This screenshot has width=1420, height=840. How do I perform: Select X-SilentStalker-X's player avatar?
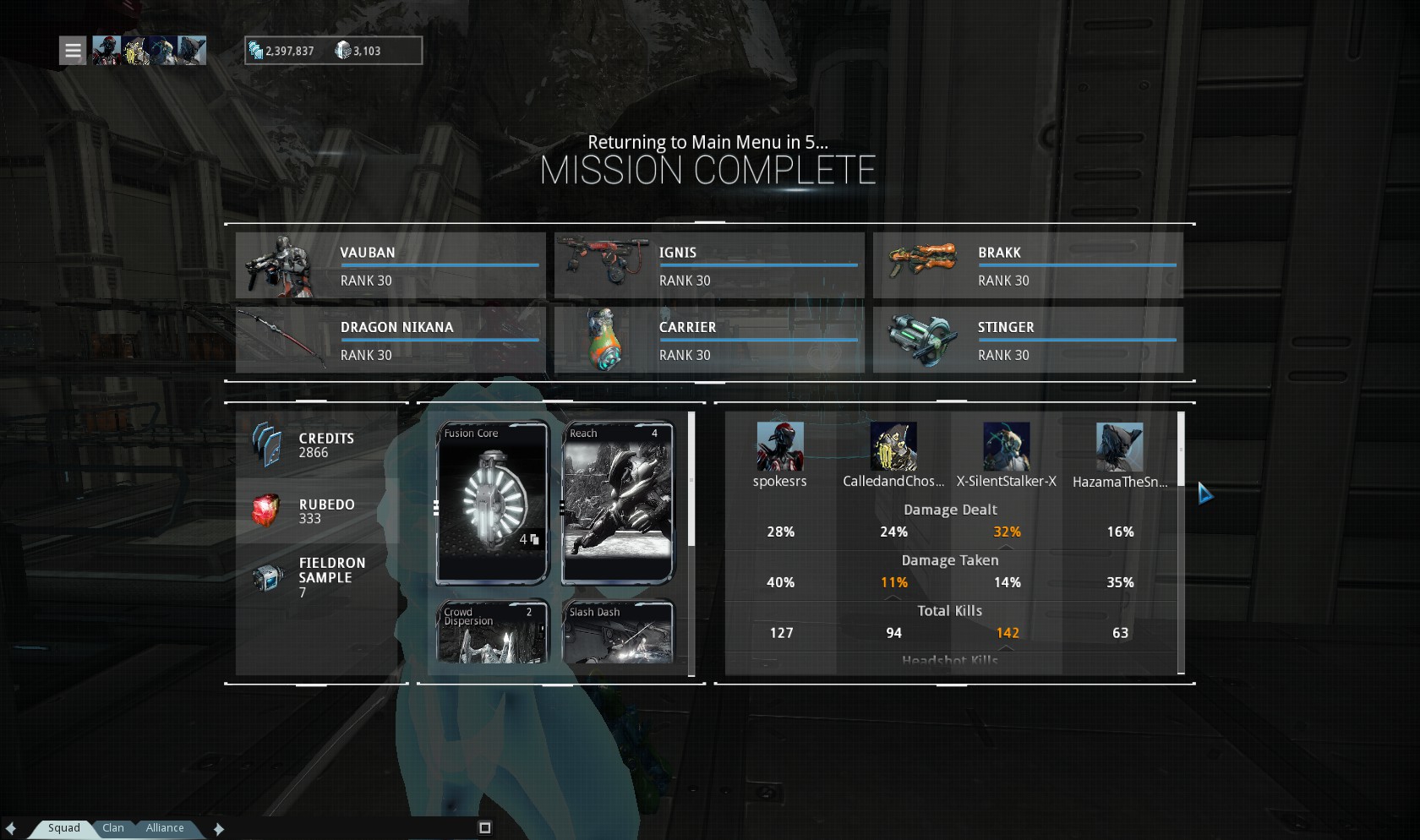(1006, 446)
